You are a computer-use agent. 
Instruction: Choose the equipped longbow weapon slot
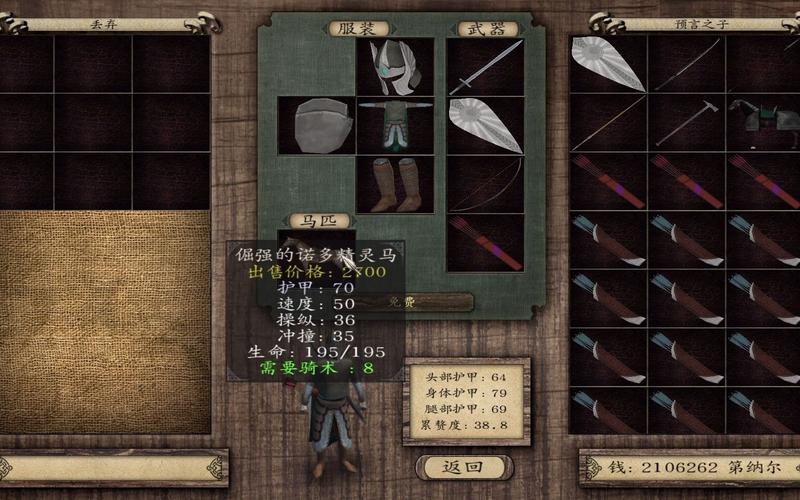(485, 184)
